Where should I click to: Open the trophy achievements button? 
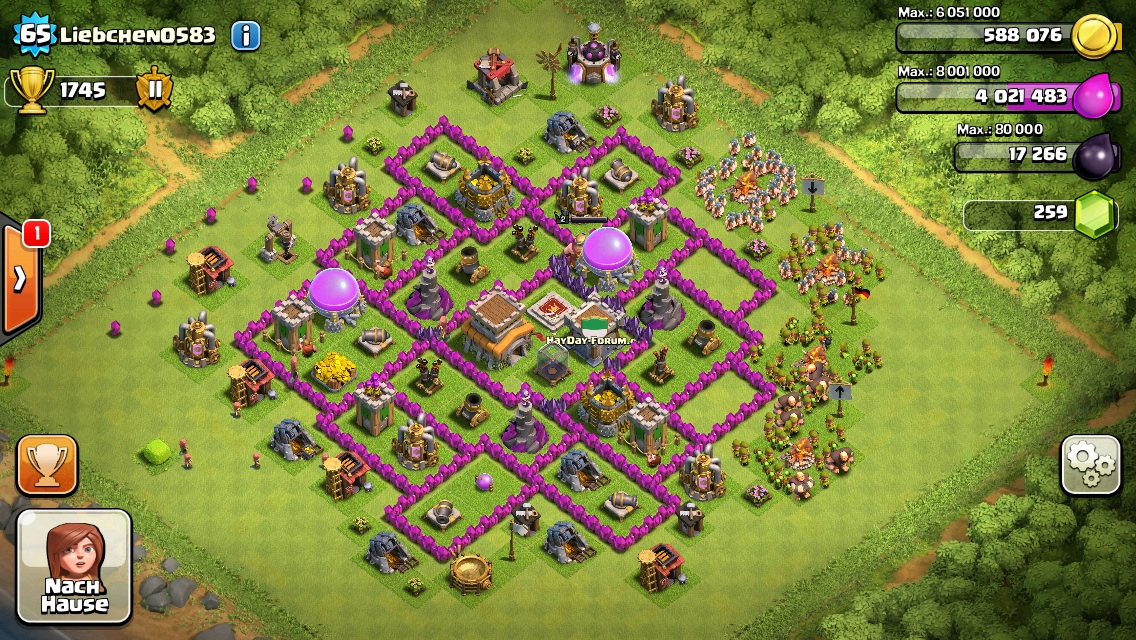click(47, 465)
